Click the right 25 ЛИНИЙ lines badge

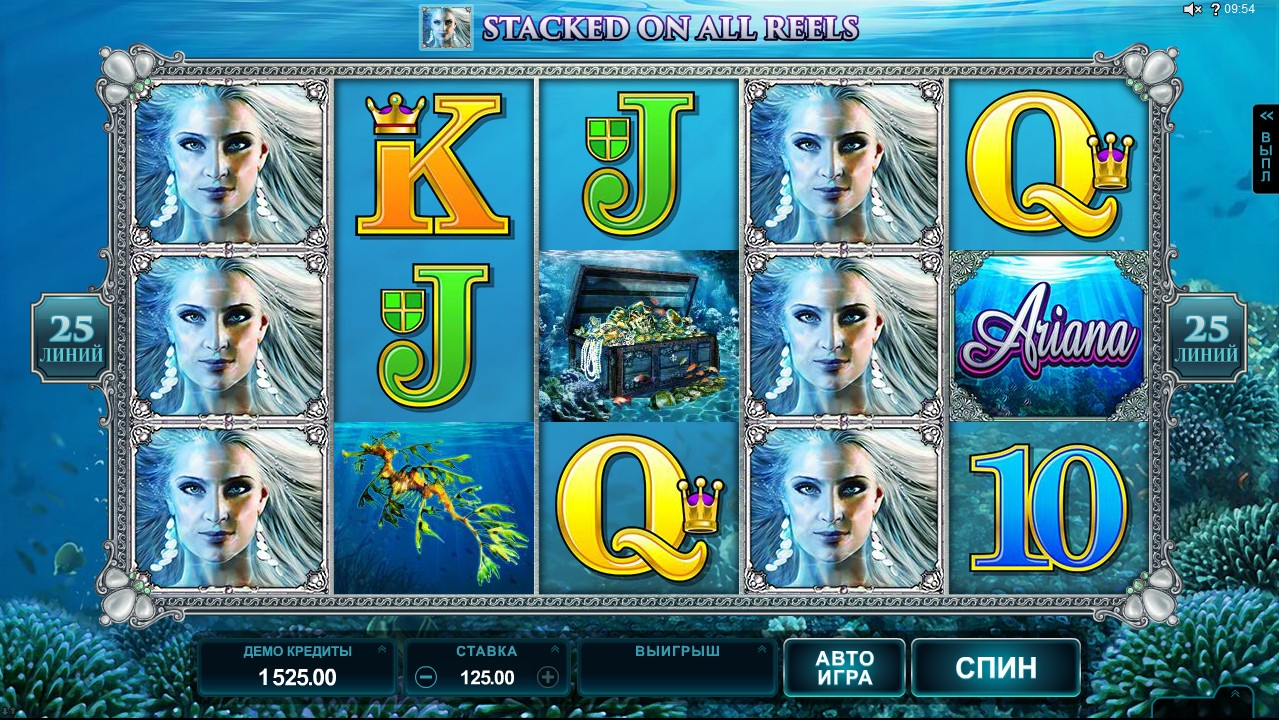tap(1207, 338)
